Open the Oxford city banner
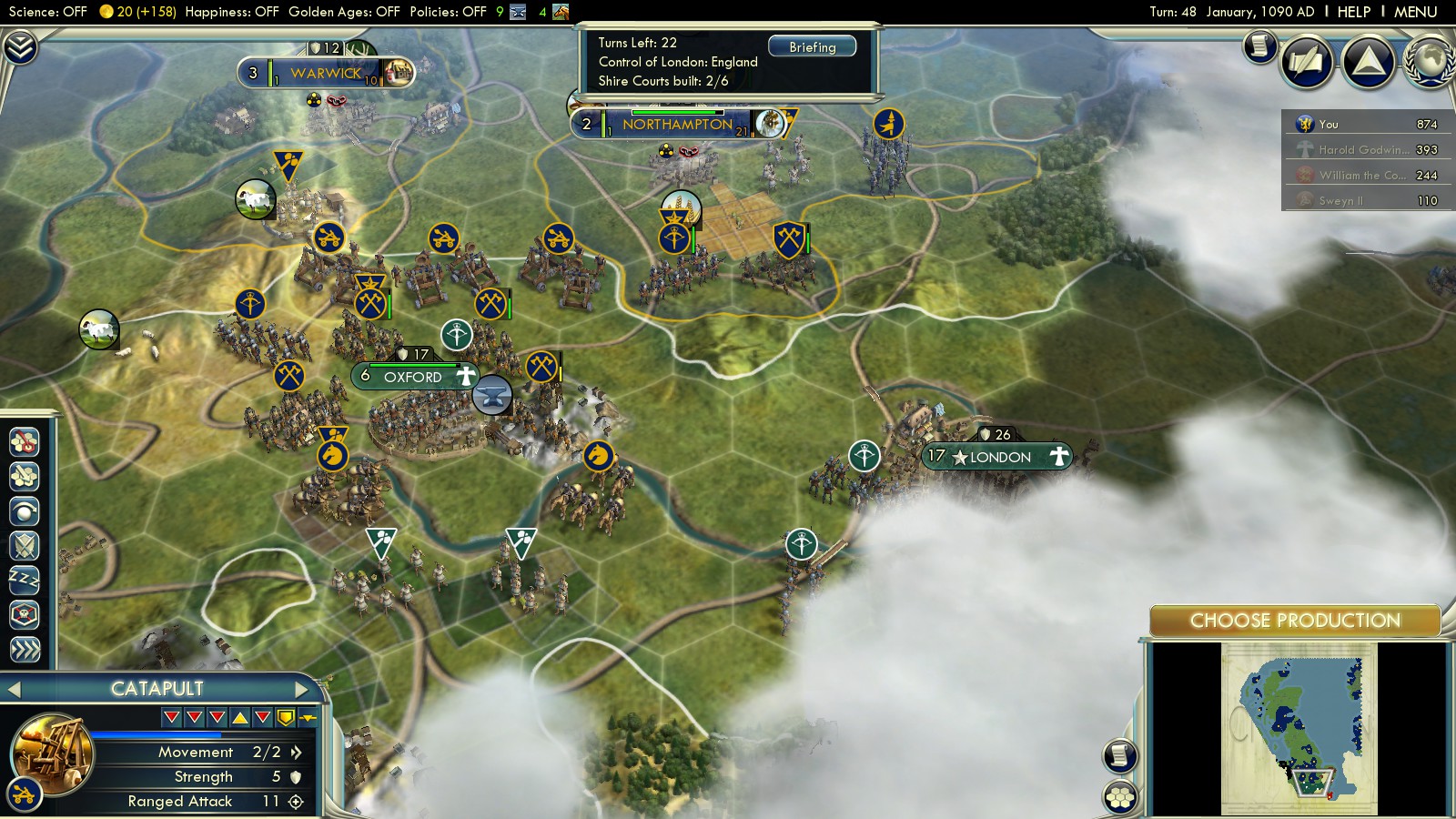This screenshot has width=1456, height=819. coord(414,377)
